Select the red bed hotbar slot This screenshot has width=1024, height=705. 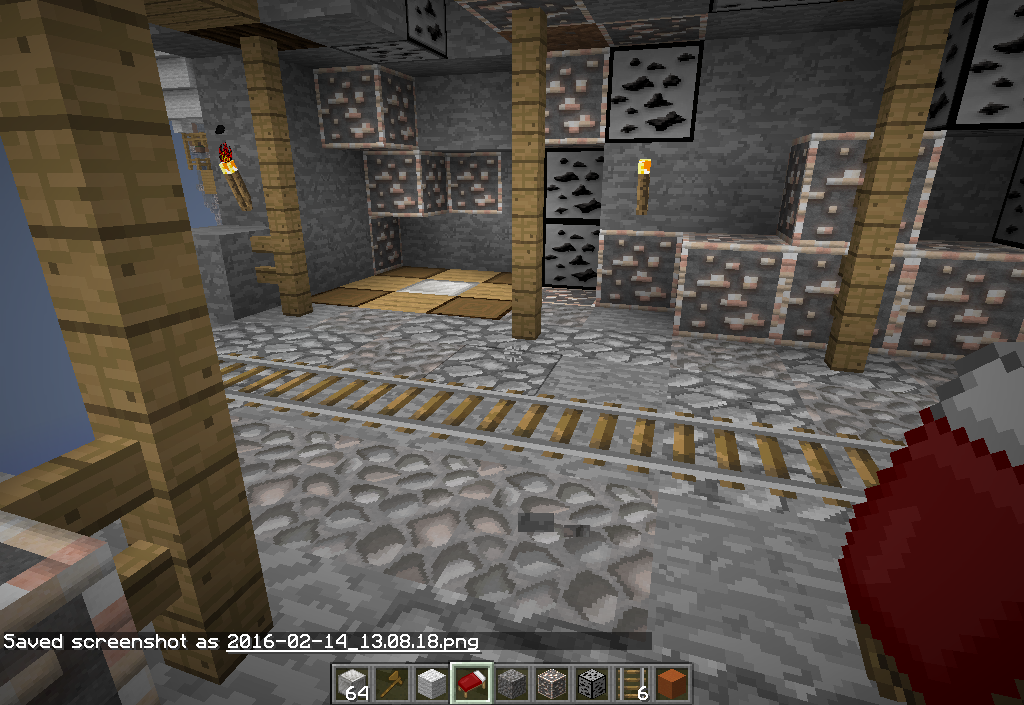[470, 683]
